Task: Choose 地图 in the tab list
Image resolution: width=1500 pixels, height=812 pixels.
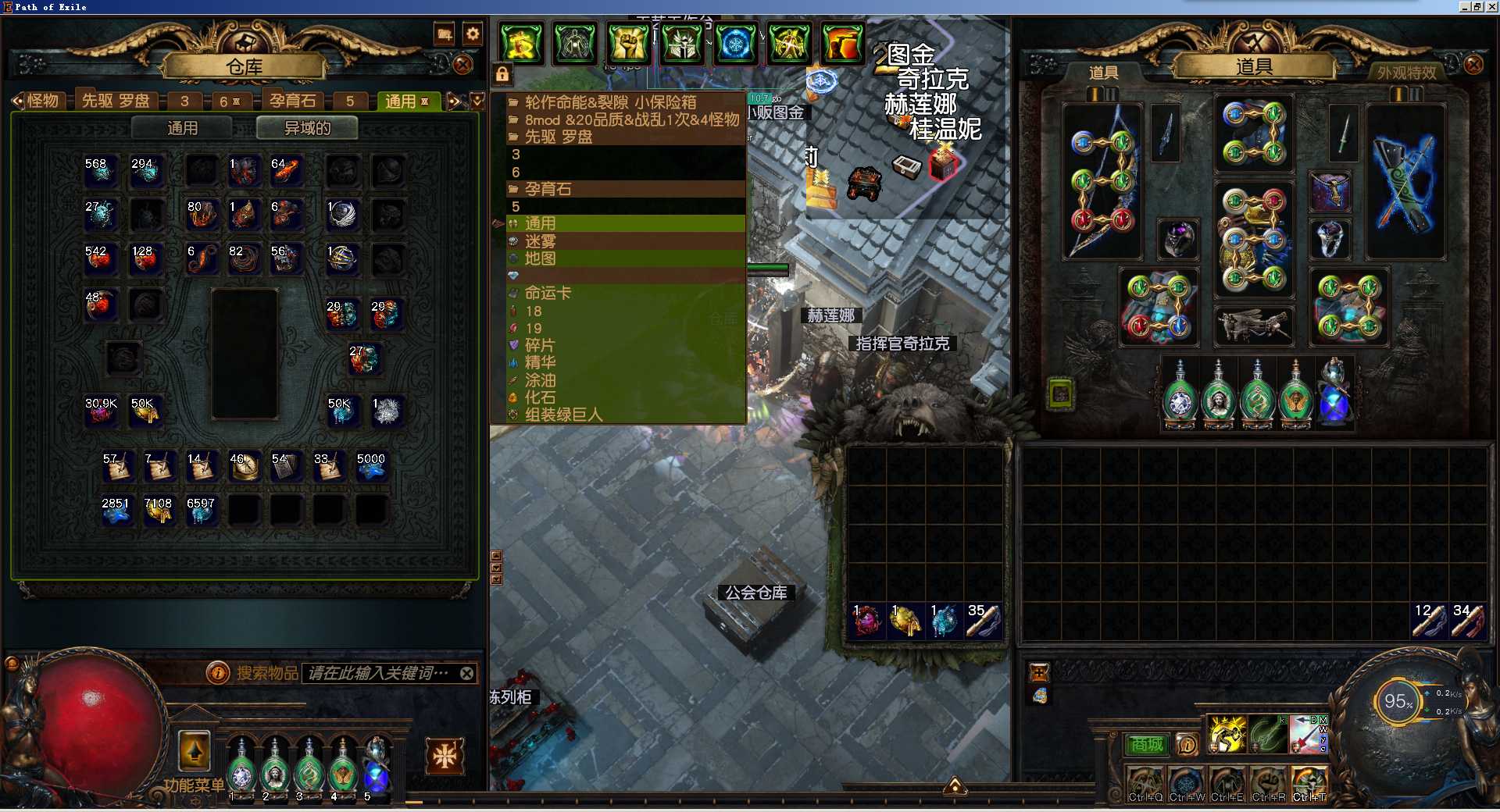Action: coord(540,258)
